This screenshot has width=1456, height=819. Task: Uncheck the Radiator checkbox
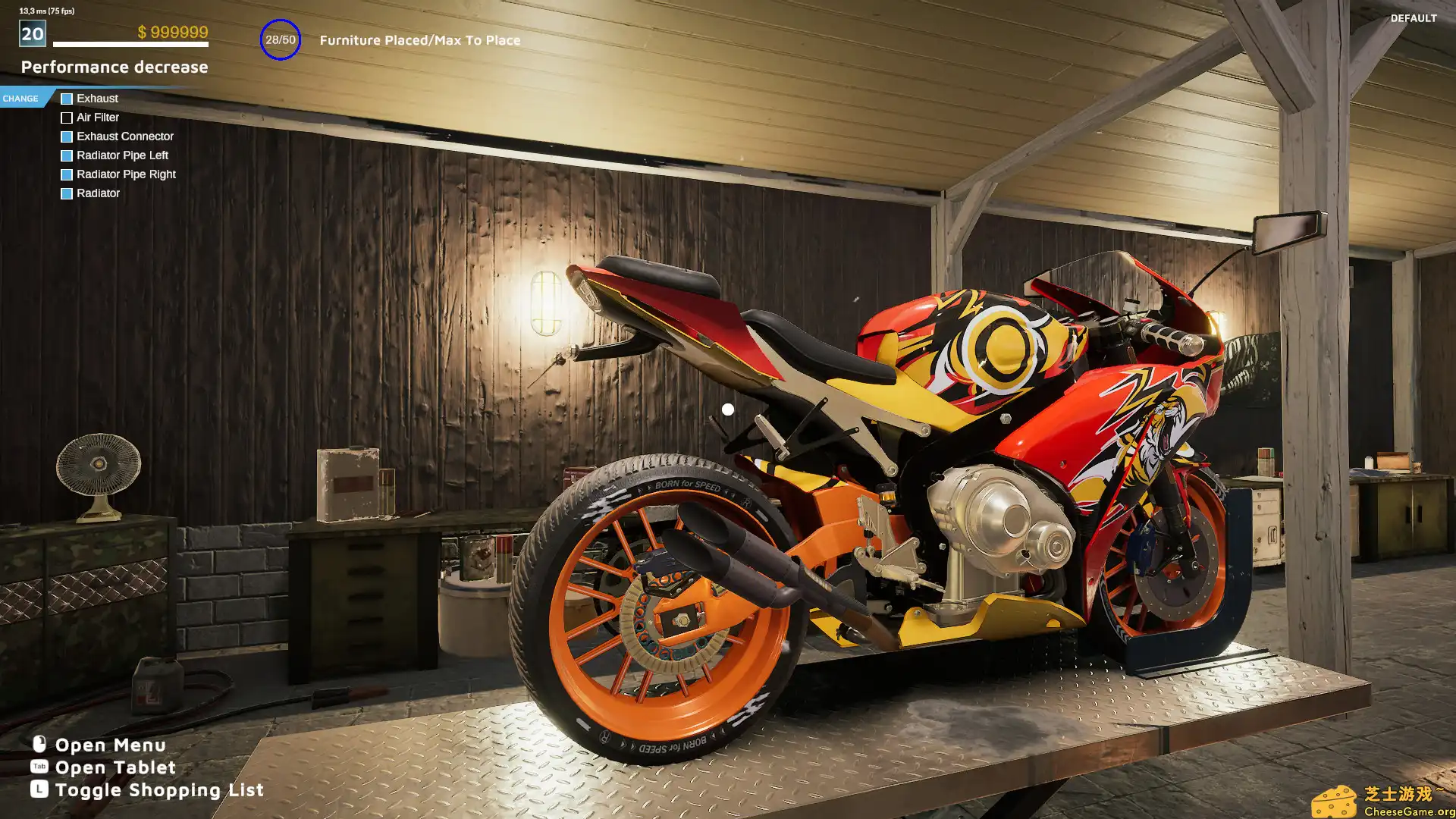click(x=67, y=193)
